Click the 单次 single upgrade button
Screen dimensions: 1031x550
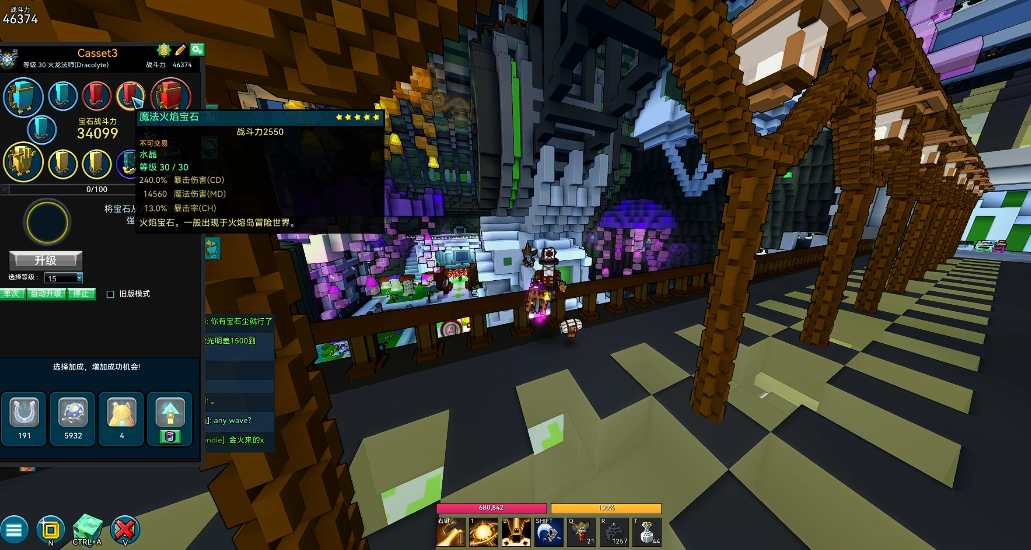12,294
